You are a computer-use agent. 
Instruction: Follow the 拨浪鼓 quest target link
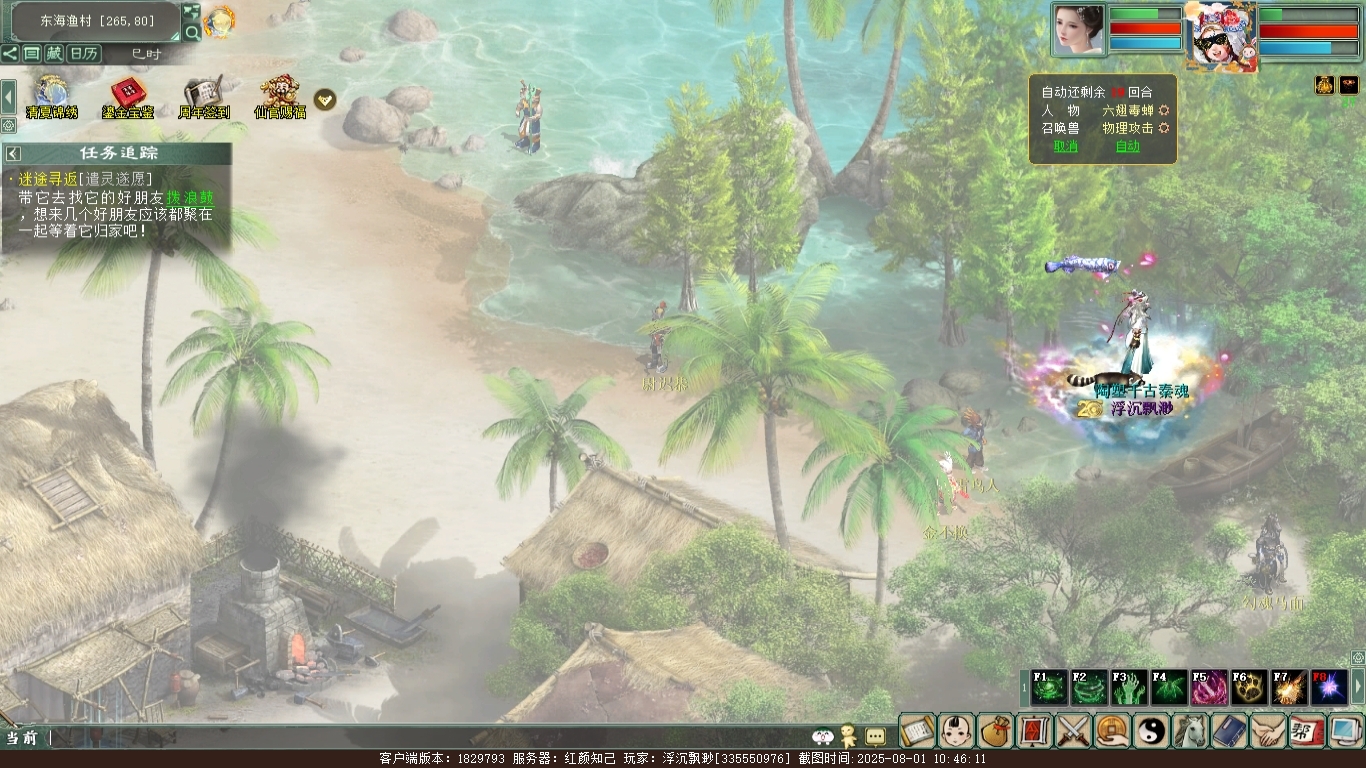click(x=190, y=198)
